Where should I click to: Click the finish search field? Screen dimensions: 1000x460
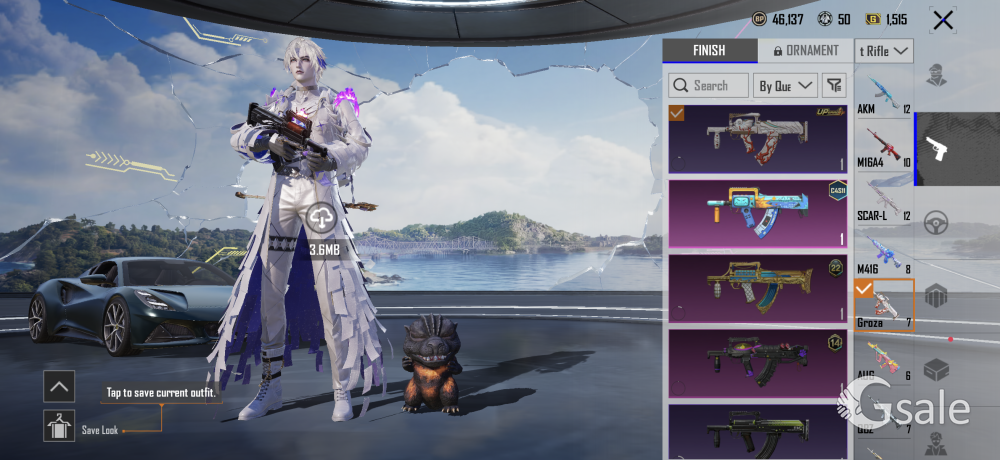tap(708, 86)
